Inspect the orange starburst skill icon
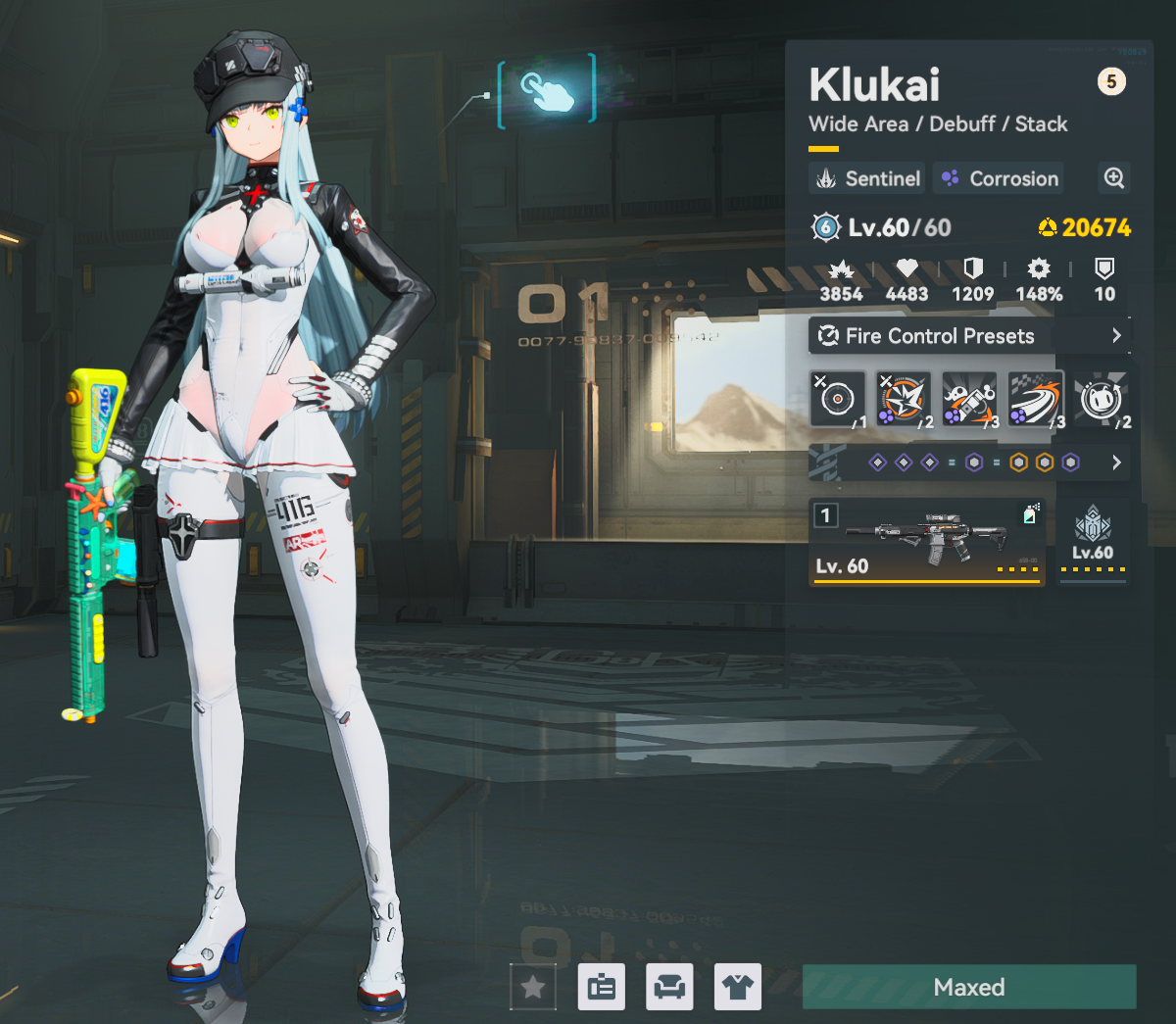 [904, 399]
